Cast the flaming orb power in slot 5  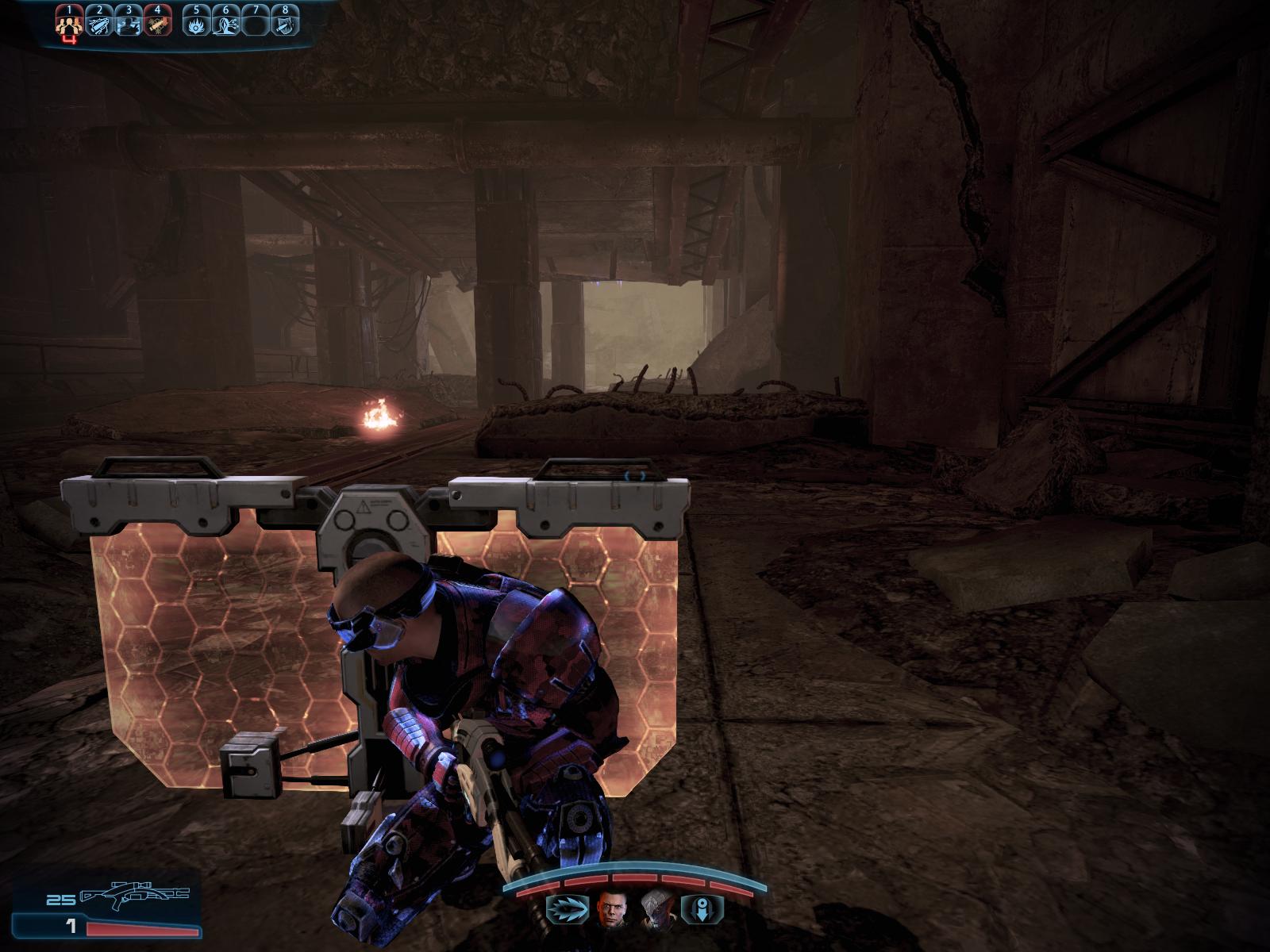[197, 25]
